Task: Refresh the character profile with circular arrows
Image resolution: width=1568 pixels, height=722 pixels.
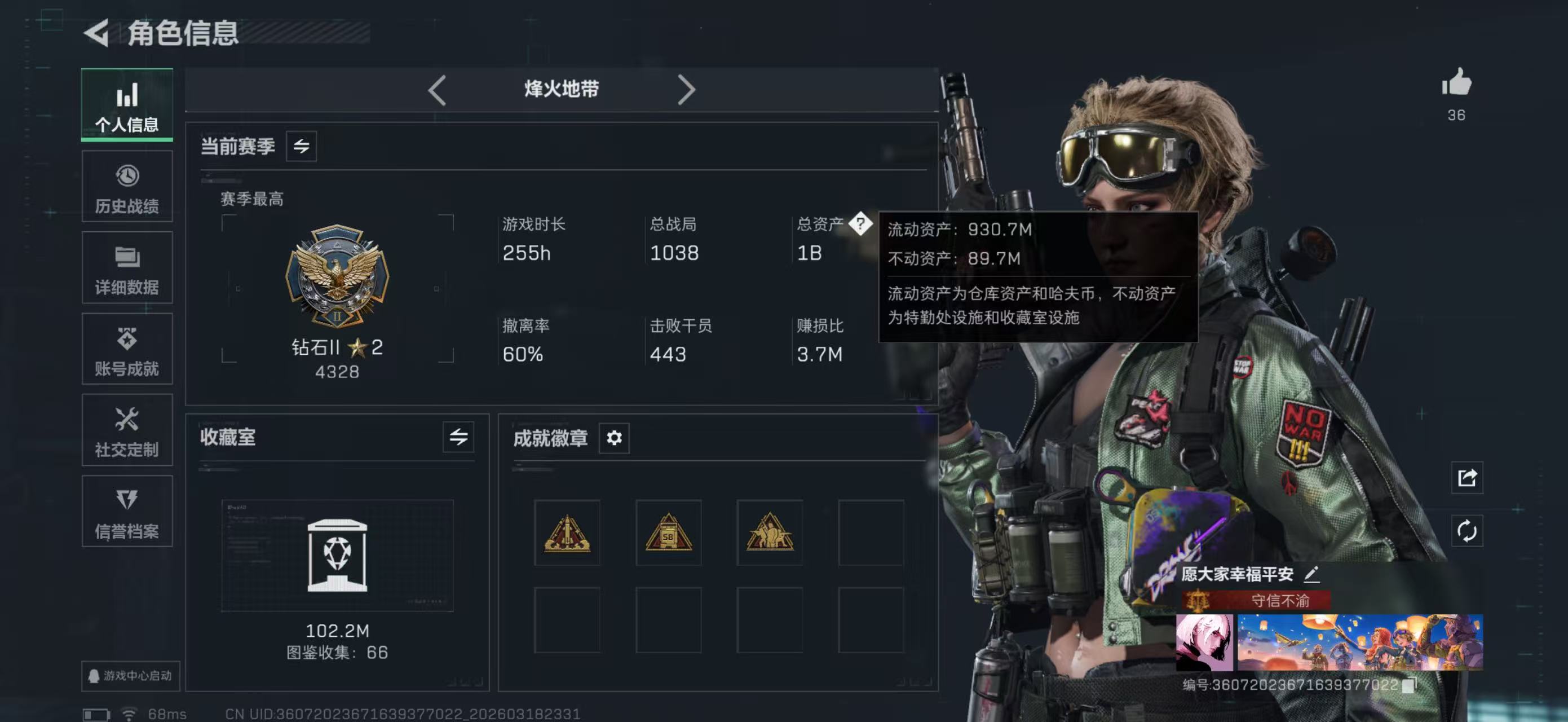Action: pos(1467,531)
